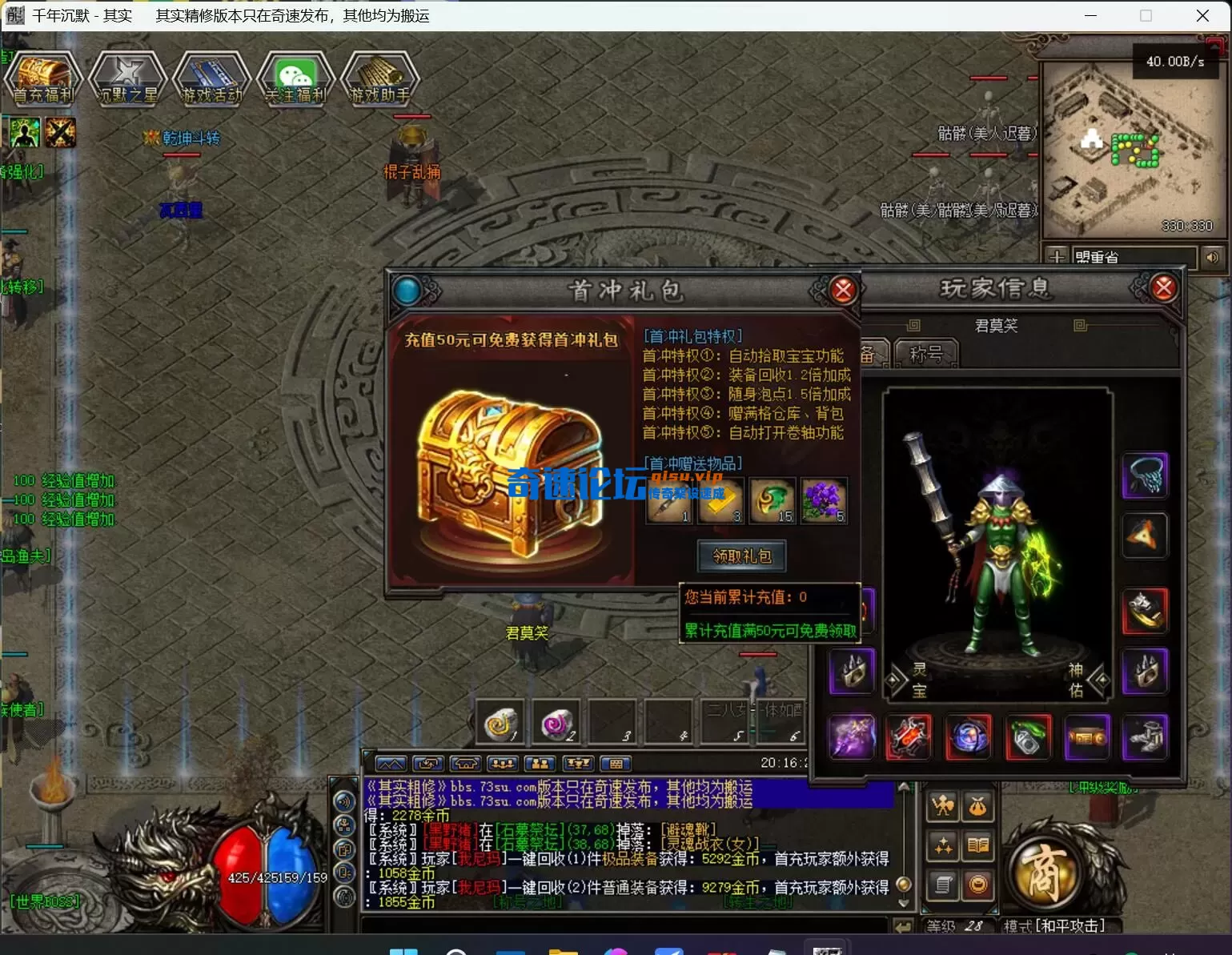The width and height of the screenshot is (1232, 955).
Task: Open the 首充福利 treasure chest icon
Action: tap(43, 78)
